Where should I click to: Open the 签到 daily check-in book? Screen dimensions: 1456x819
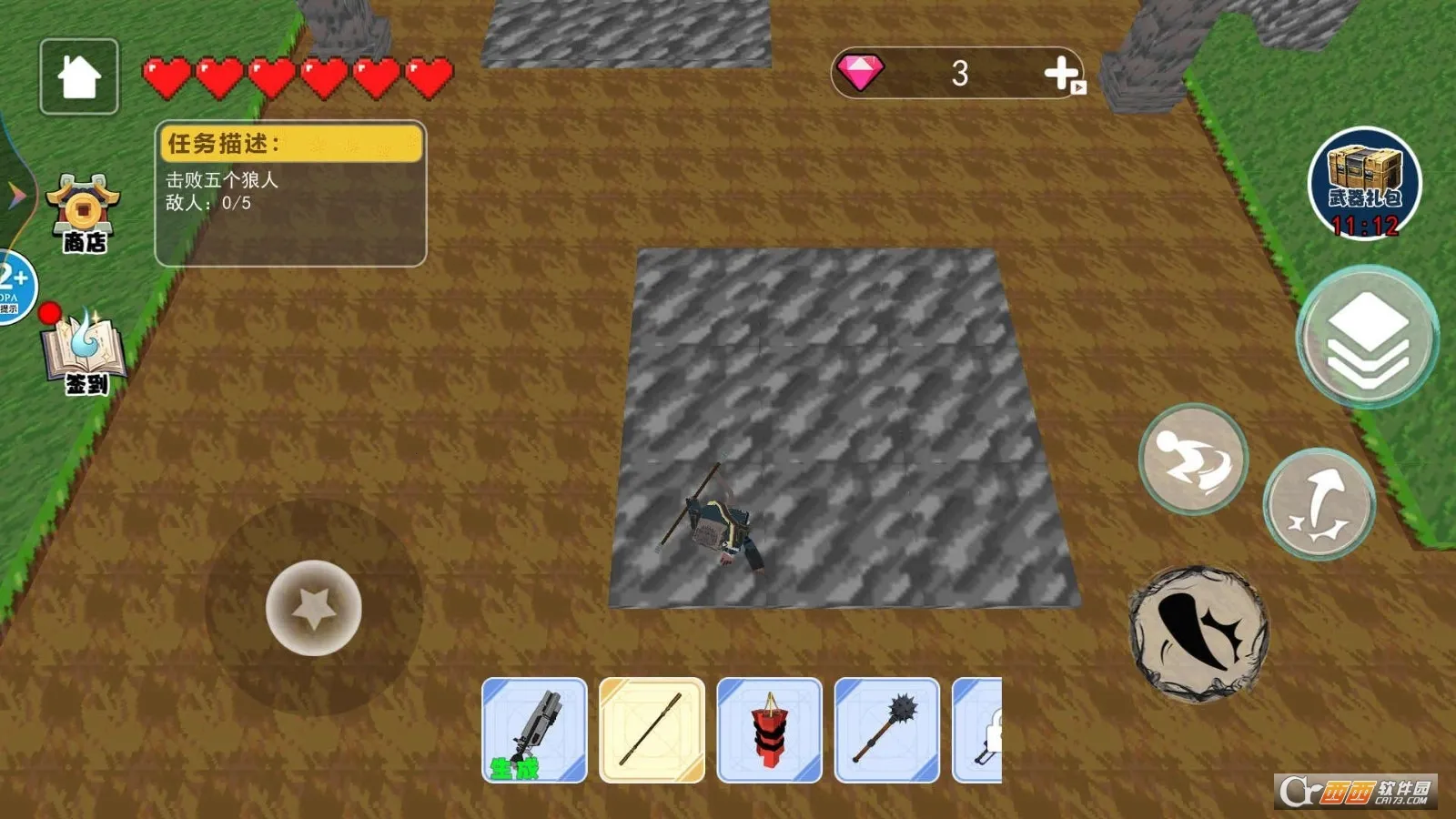(85, 355)
